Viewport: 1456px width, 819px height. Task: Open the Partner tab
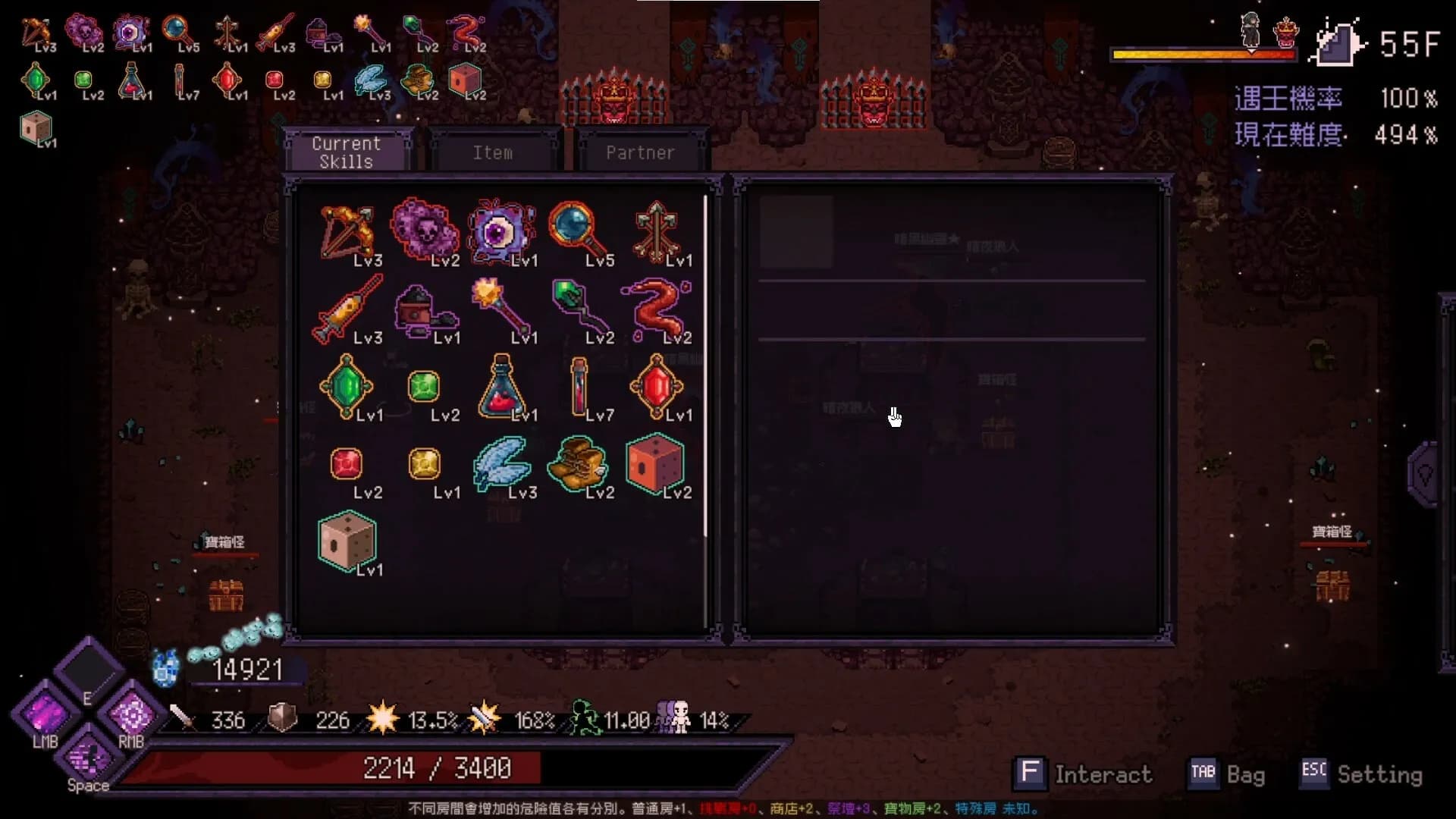coord(641,152)
